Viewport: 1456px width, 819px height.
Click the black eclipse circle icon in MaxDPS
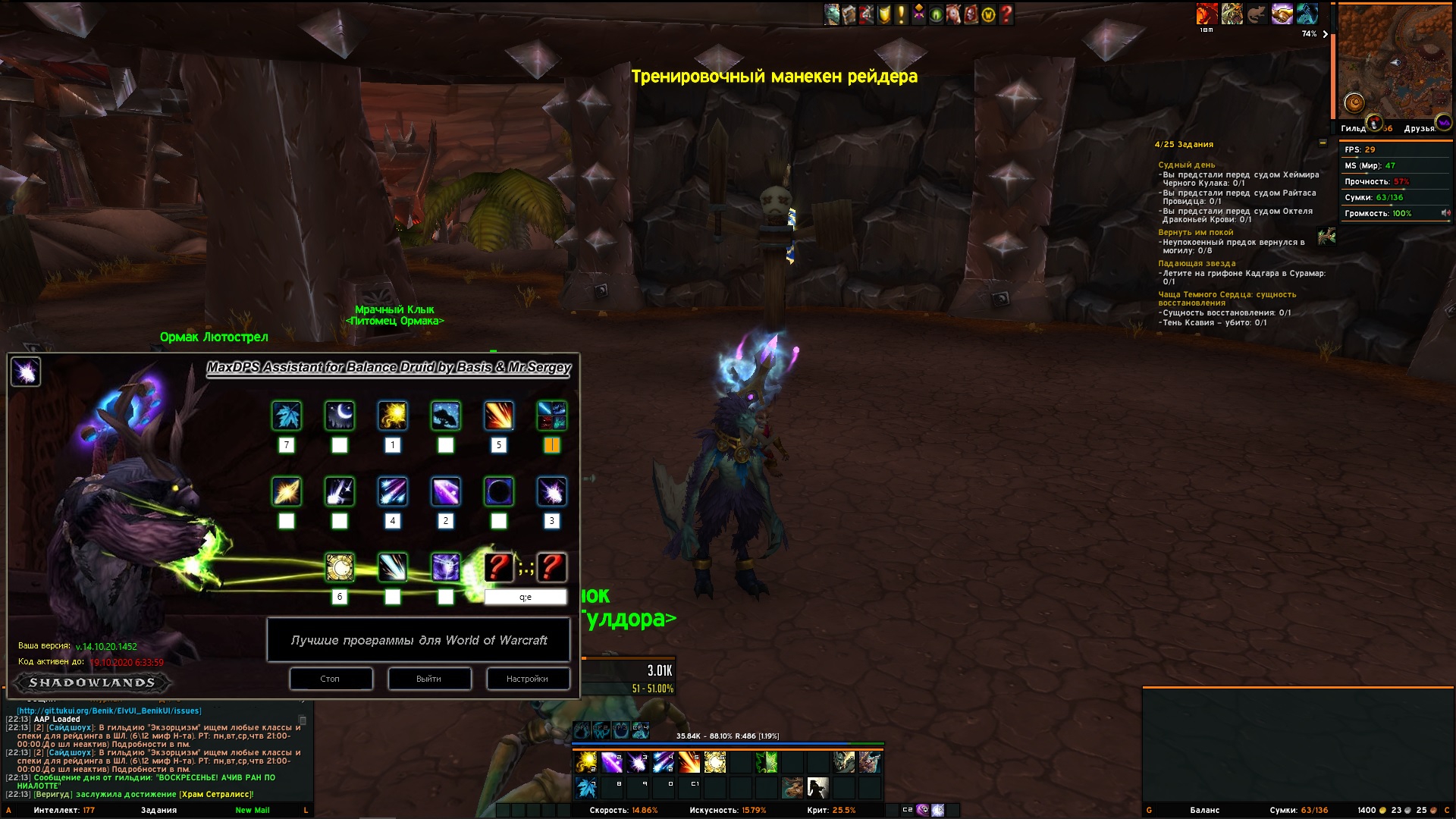(499, 491)
